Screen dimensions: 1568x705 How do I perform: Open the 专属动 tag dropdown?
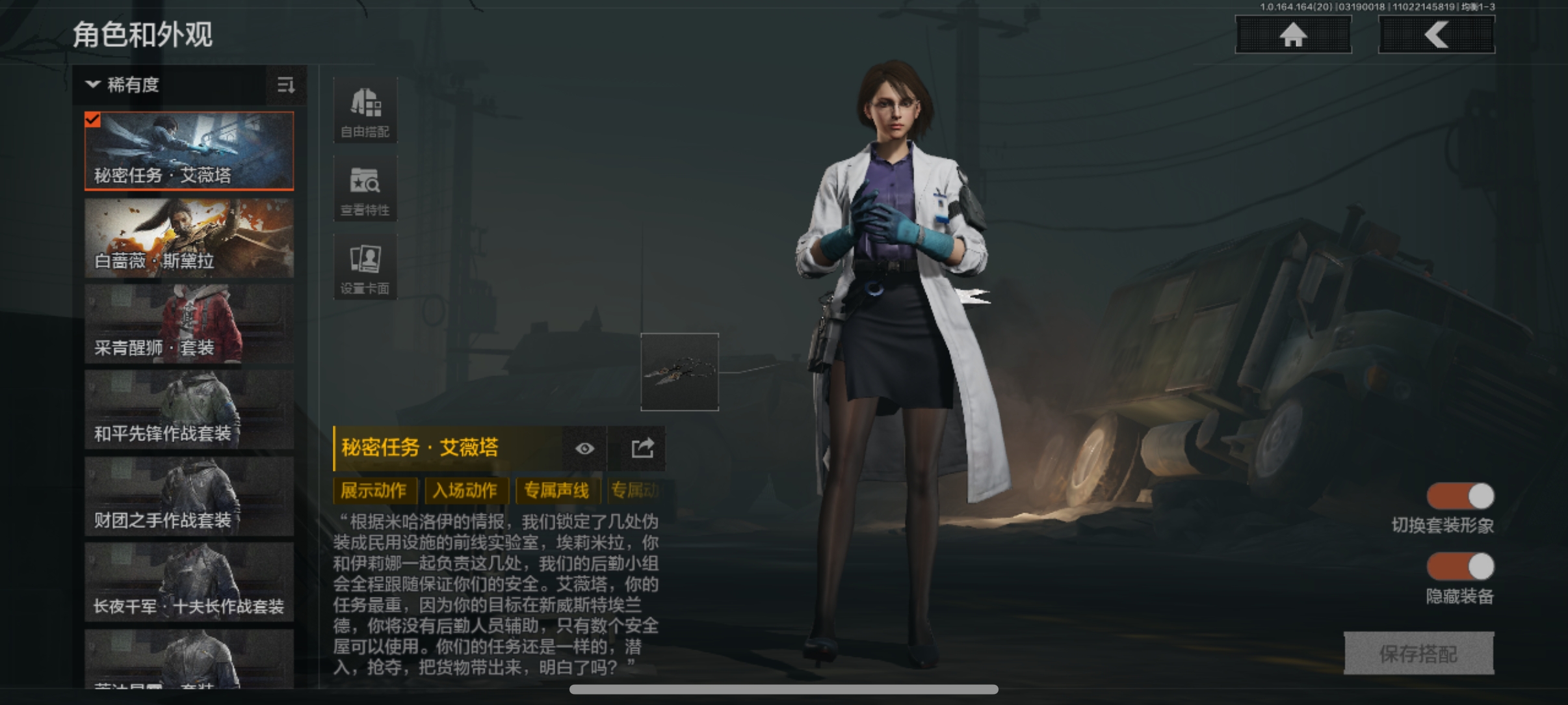[635, 491]
